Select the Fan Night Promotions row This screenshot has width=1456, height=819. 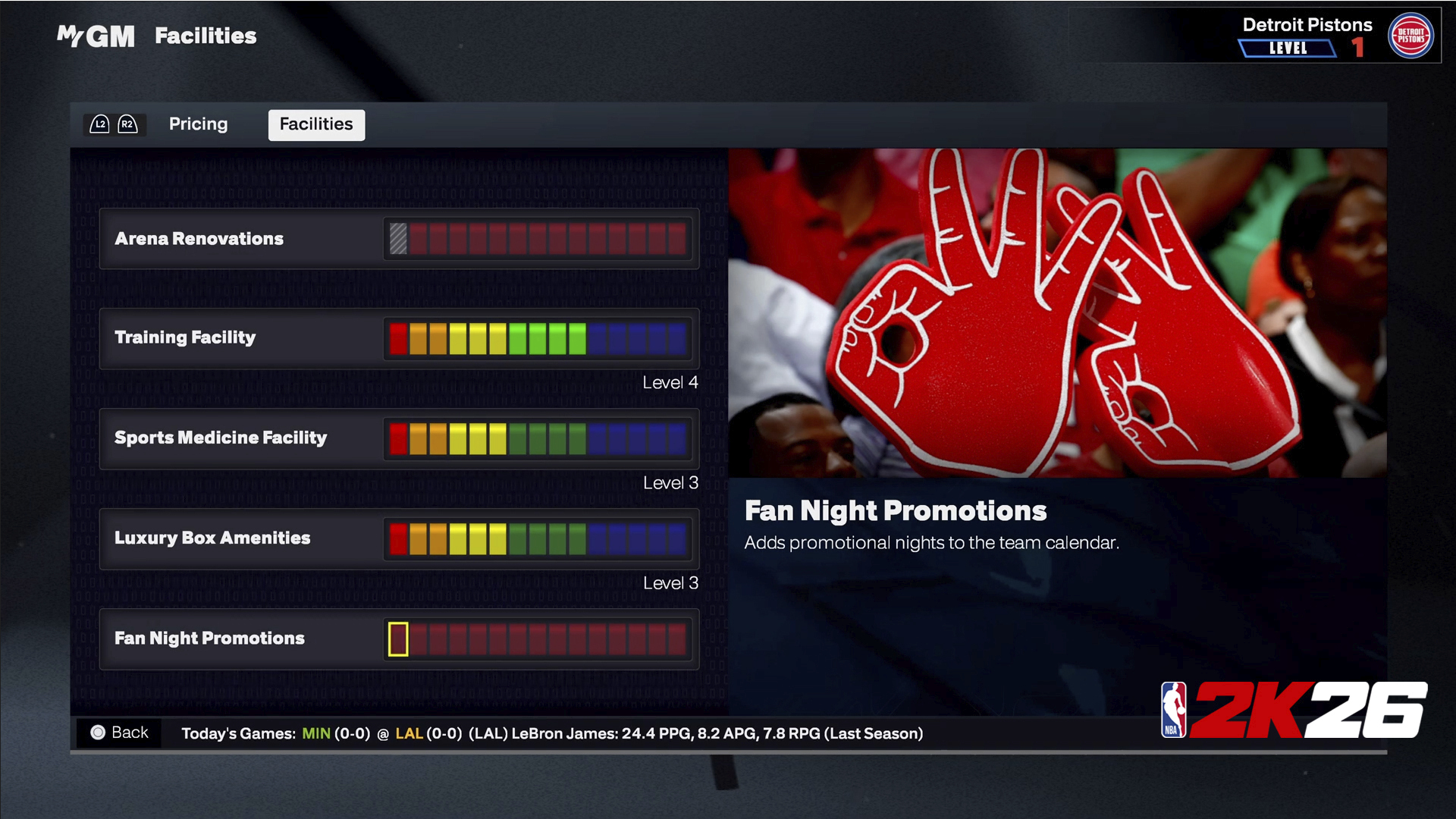399,639
